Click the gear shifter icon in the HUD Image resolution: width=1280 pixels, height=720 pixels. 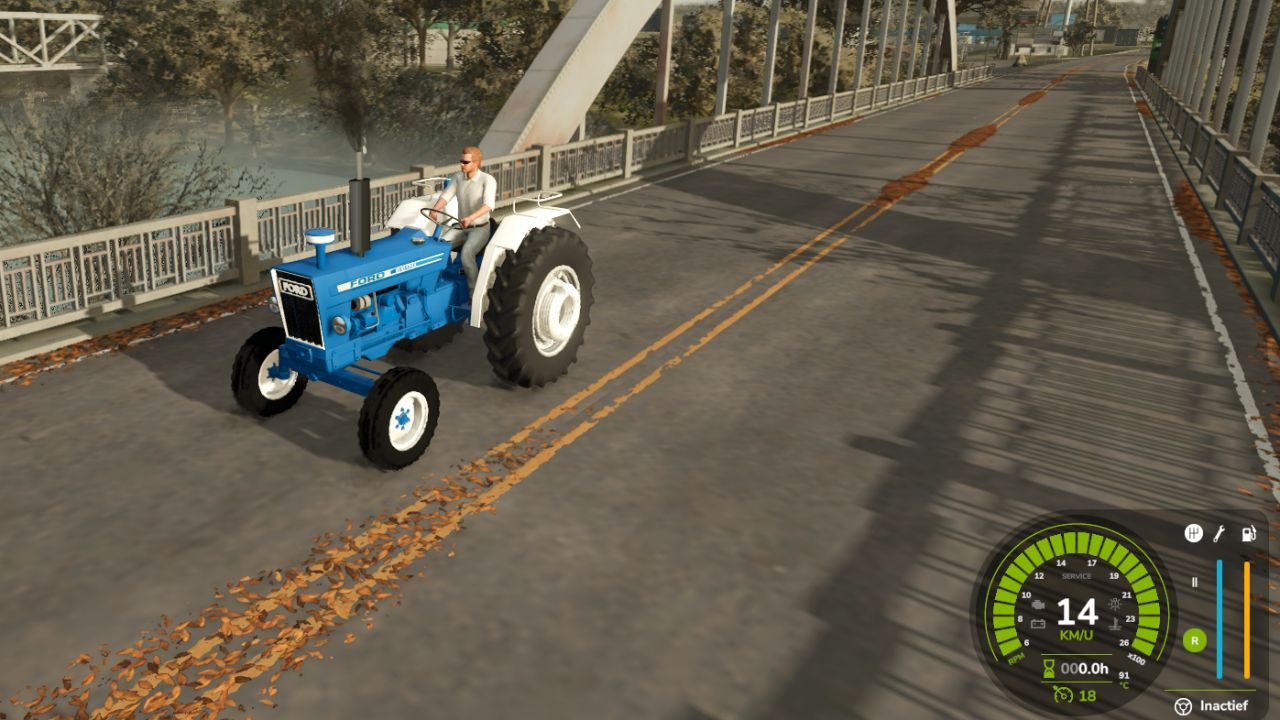pyautogui.click(x=1194, y=534)
